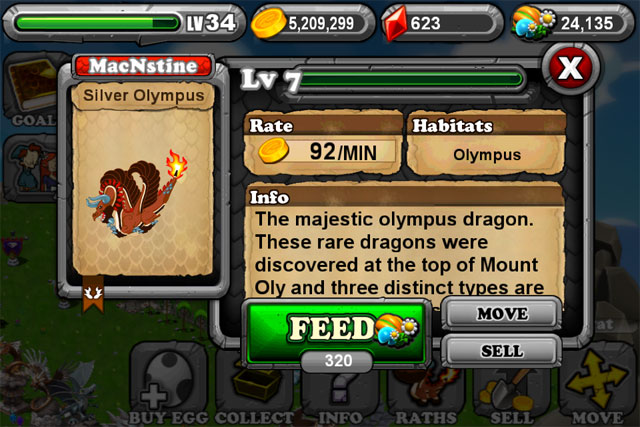
Task: Click the MOVE button in the dragon panel
Action: point(501,315)
